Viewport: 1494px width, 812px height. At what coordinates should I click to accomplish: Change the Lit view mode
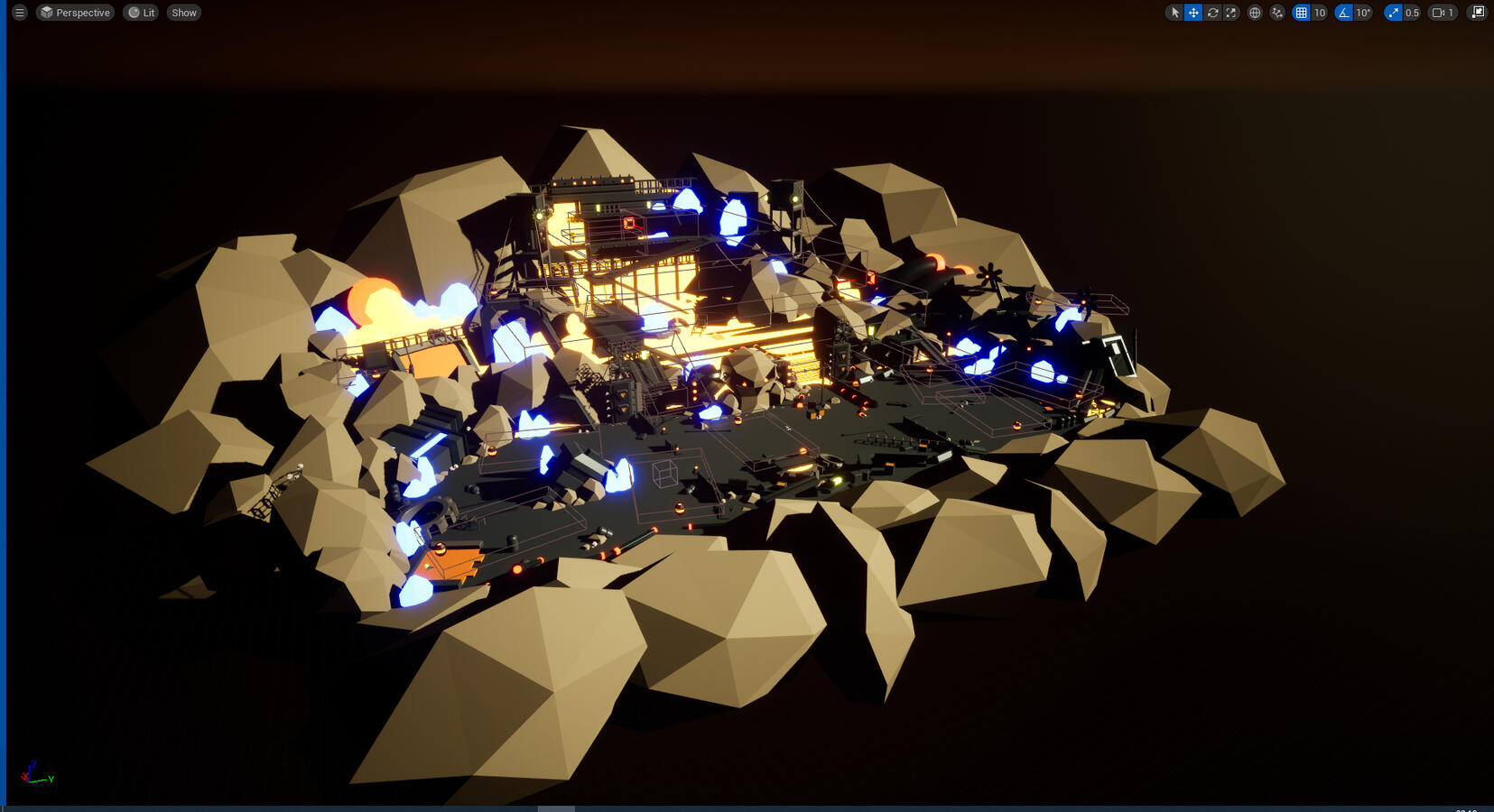(141, 13)
